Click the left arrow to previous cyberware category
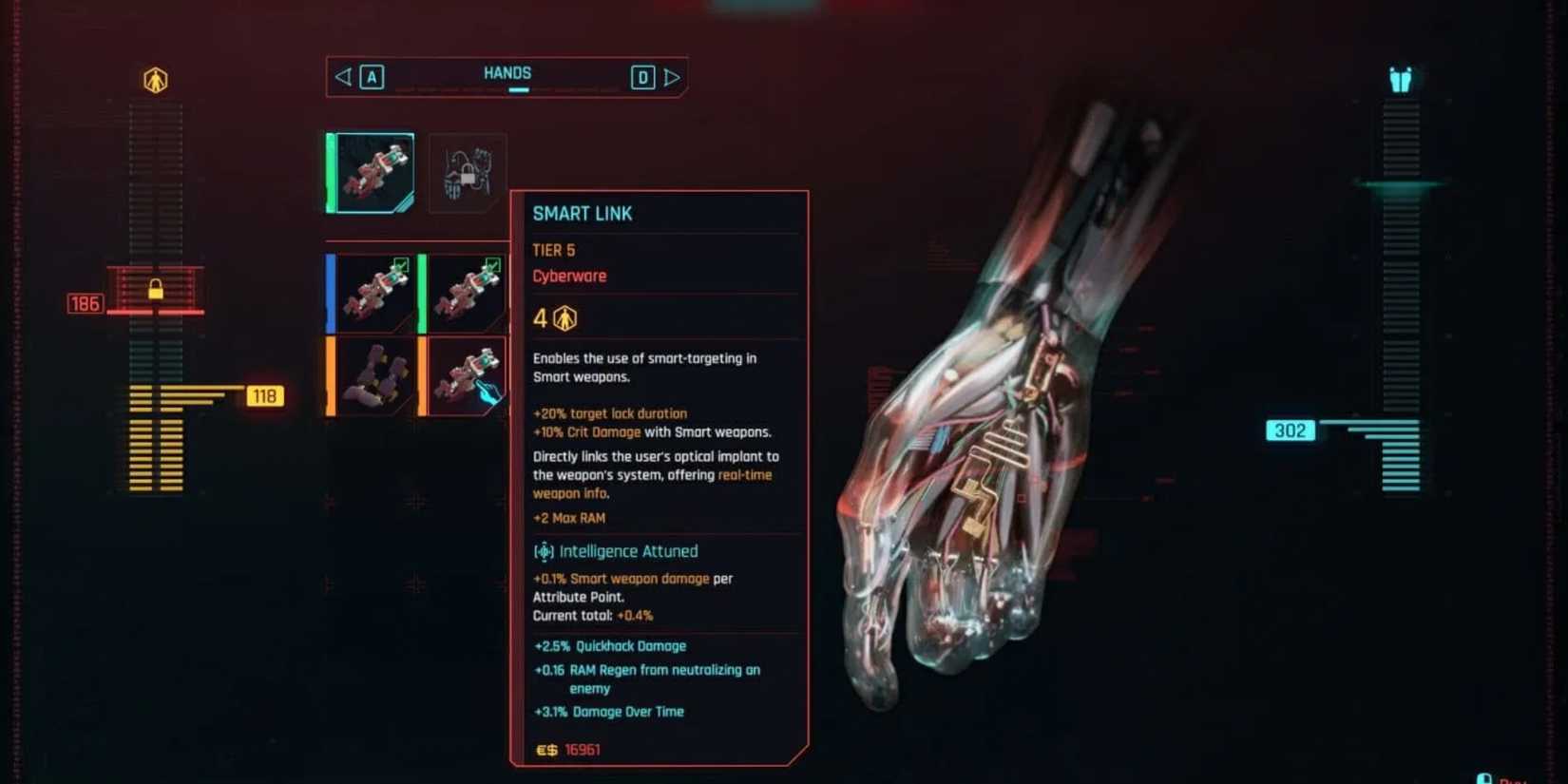Screen dimensions: 1568x784 point(344,76)
